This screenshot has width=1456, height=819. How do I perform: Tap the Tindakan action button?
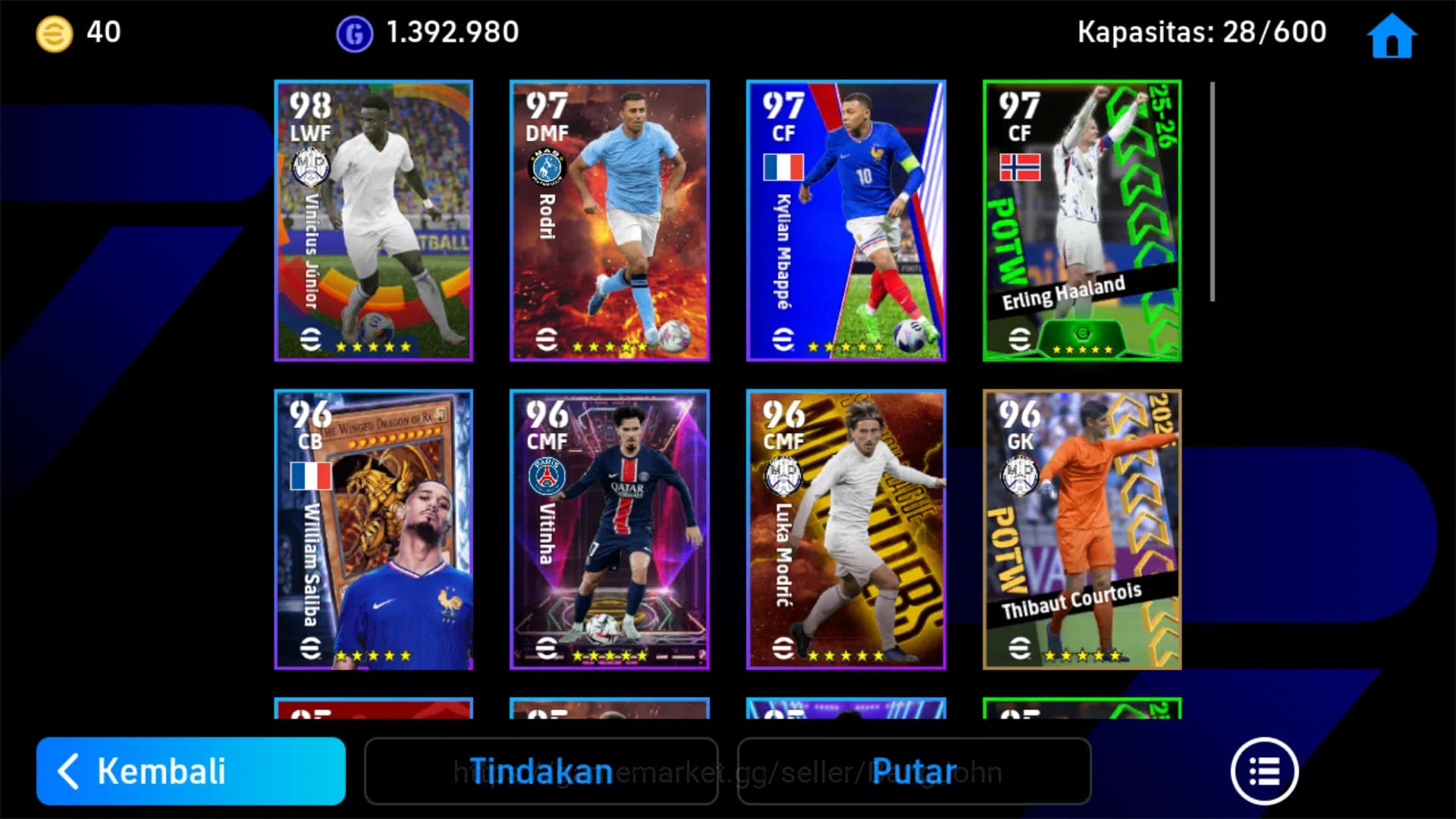tap(541, 771)
